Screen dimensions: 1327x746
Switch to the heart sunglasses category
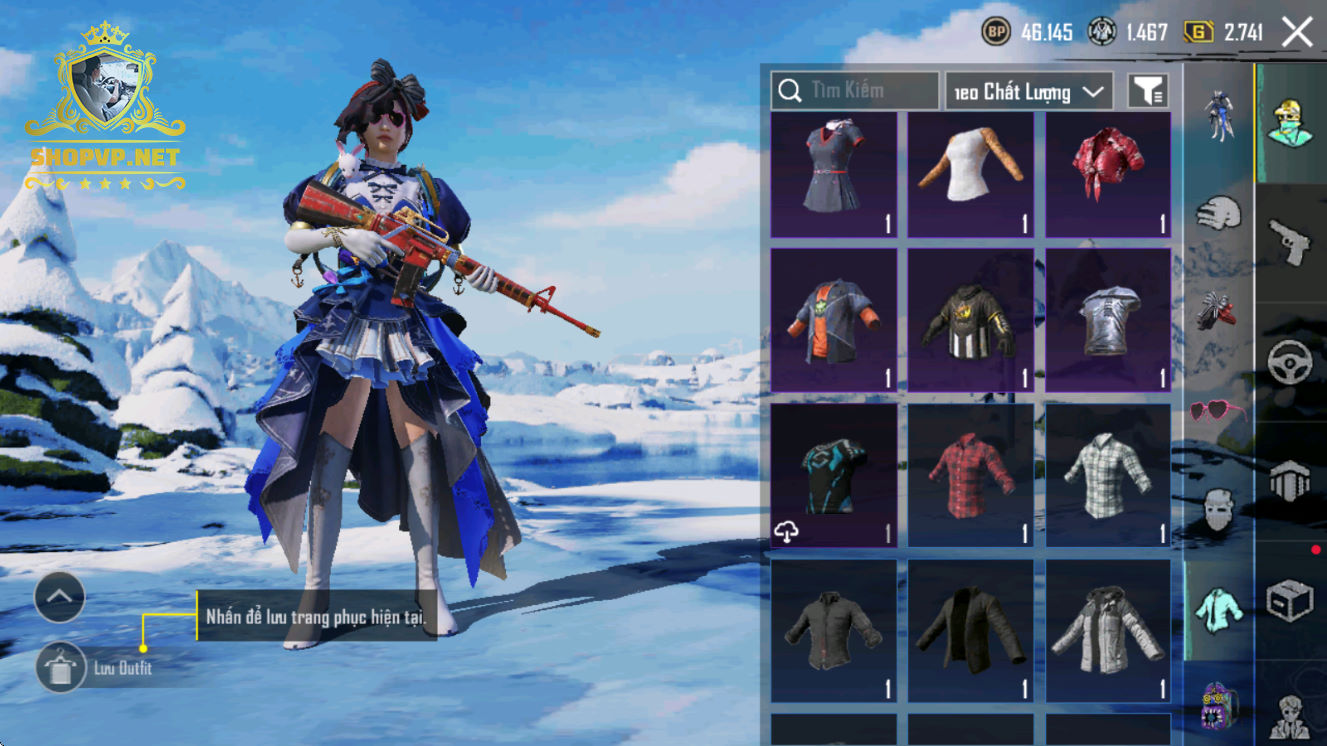tap(1218, 411)
